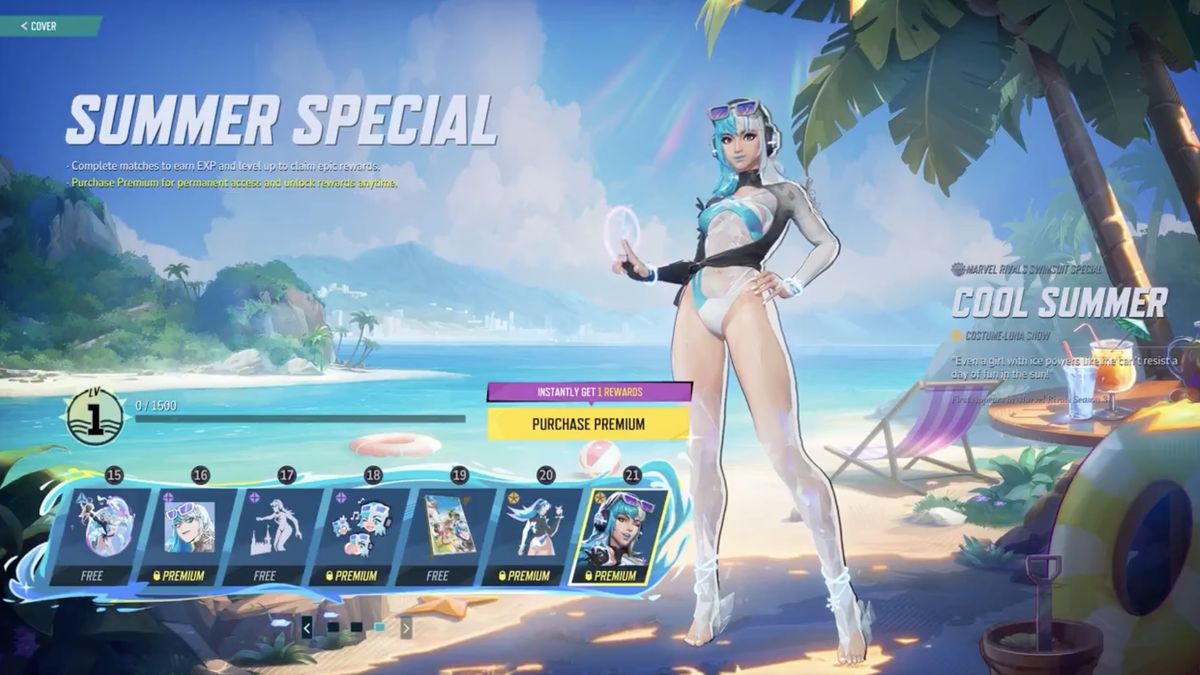Click the Purchase Premium button

click(x=588, y=424)
